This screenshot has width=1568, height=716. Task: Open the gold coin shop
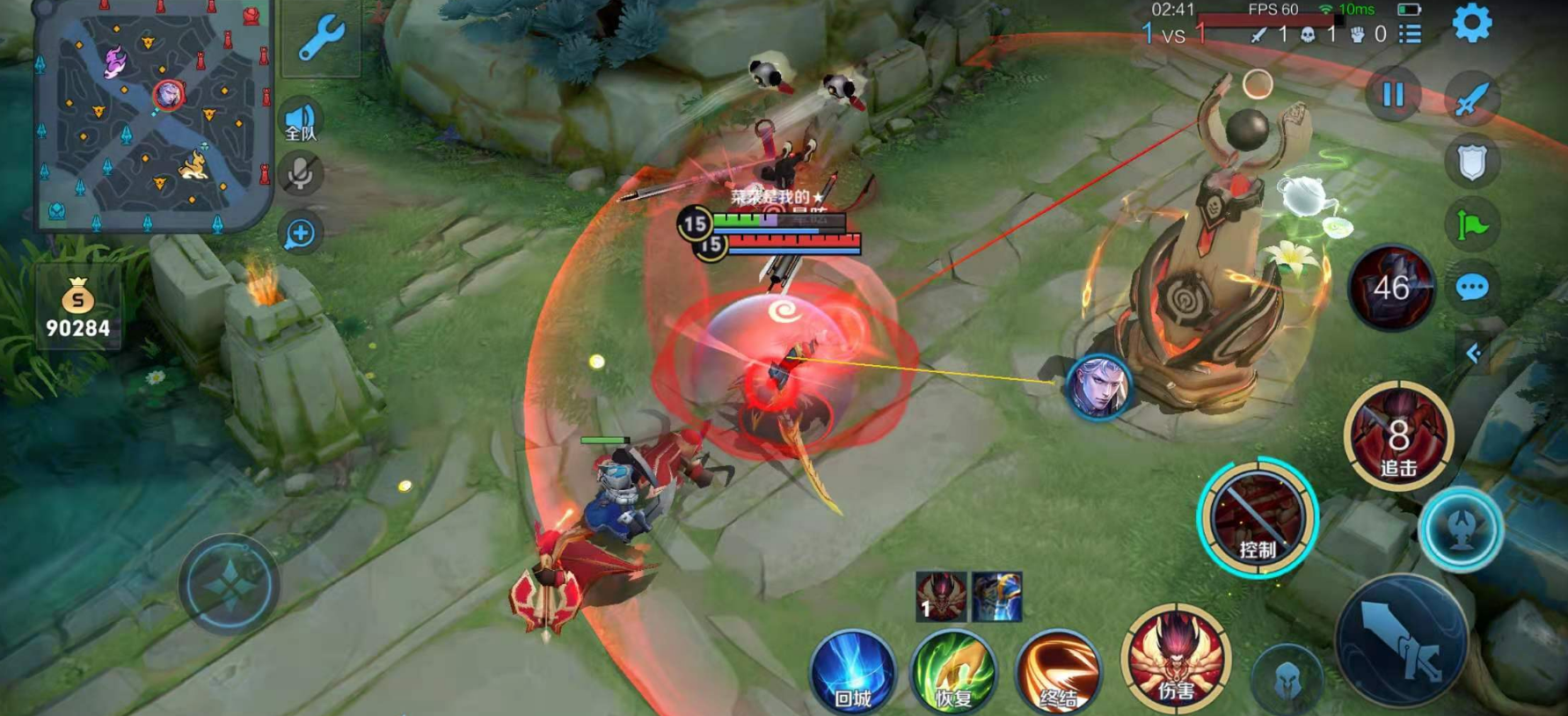point(78,310)
